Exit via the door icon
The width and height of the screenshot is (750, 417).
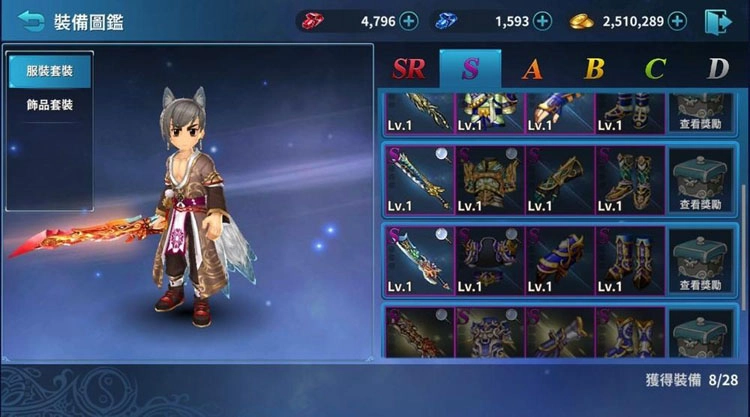[x=716, y=20]
